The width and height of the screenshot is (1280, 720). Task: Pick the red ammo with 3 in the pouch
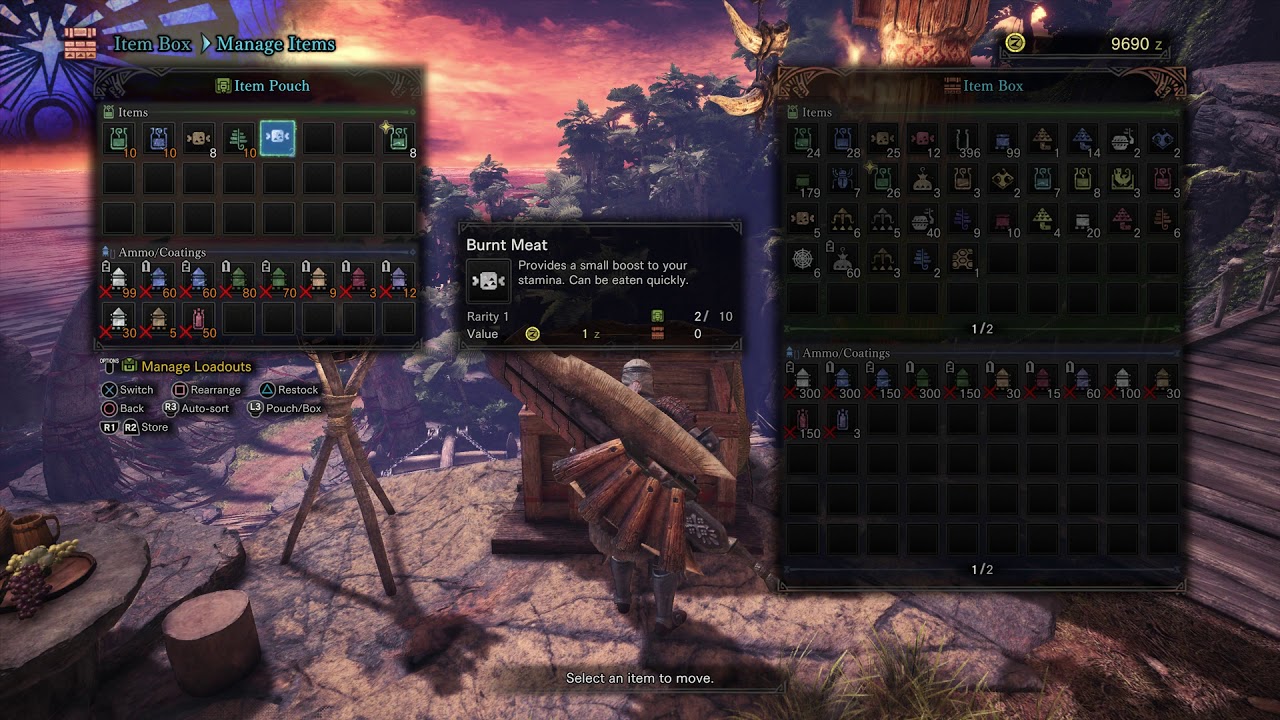358,279
